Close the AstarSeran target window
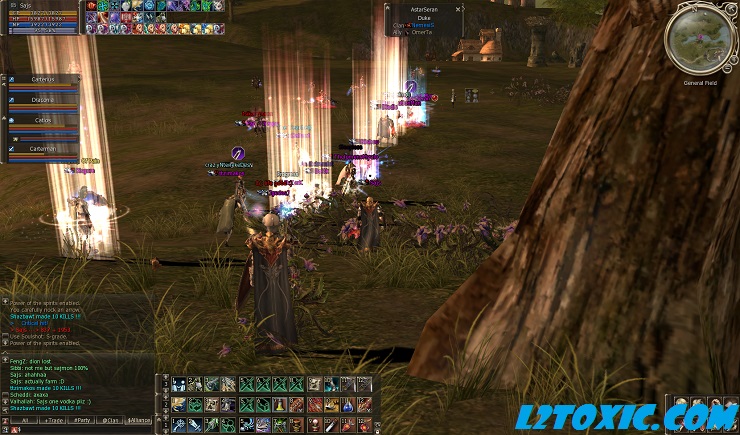The image size is (740, 435). click(458, 9)
